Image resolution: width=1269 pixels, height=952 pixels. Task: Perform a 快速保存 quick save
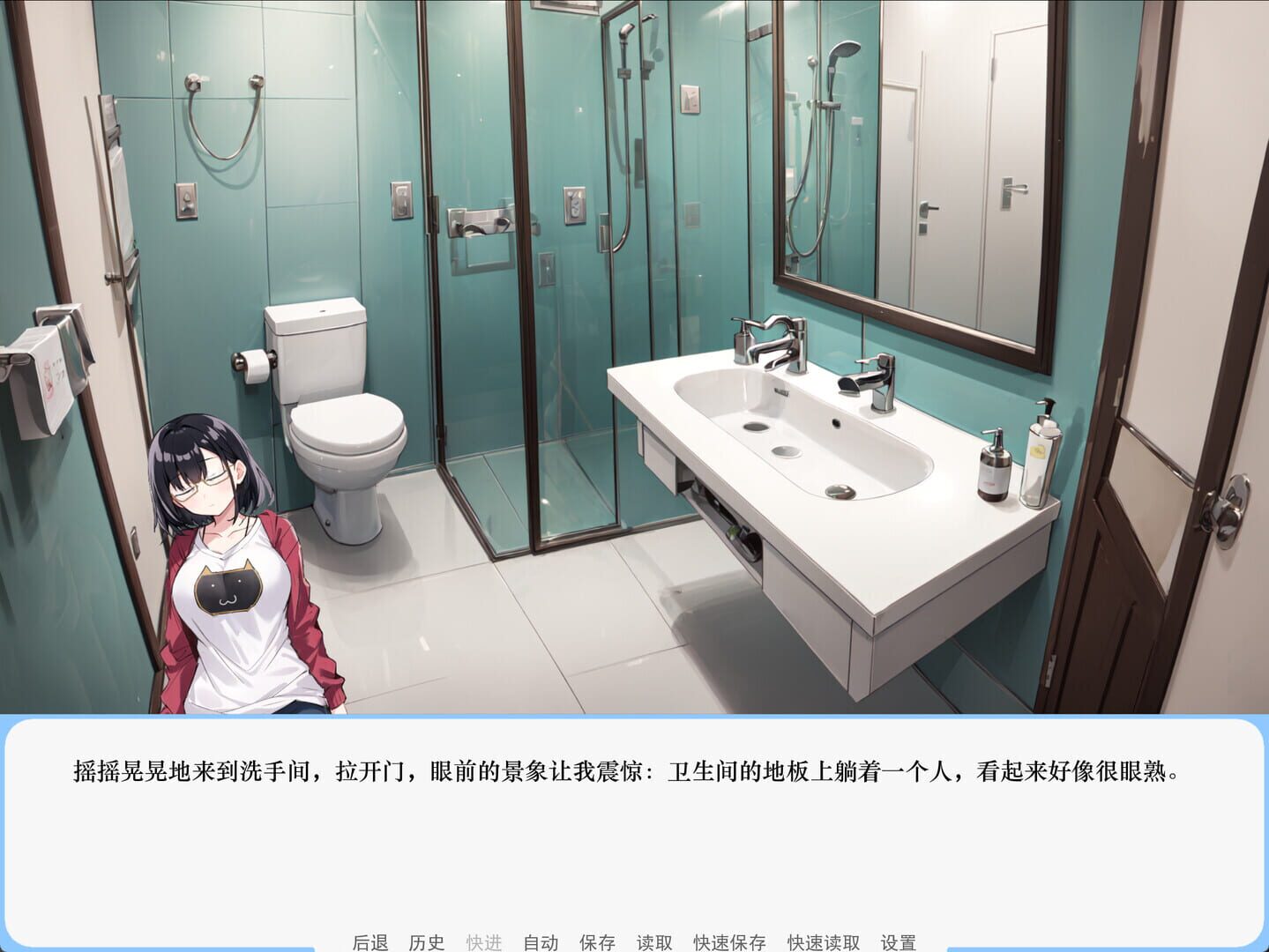pyautogui.click(x=730, y=941)
